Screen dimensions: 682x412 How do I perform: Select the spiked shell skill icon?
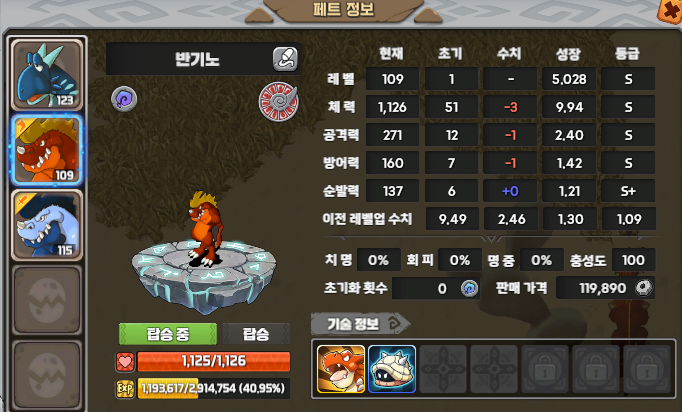391,368
